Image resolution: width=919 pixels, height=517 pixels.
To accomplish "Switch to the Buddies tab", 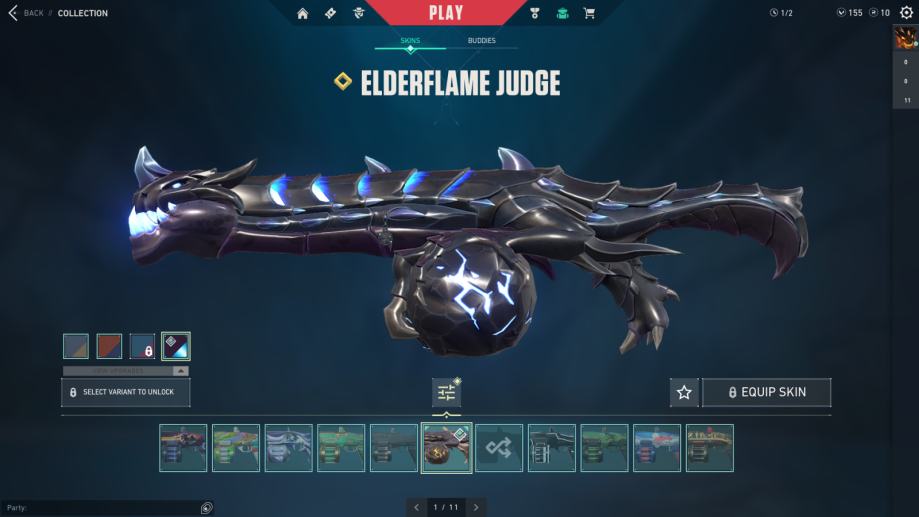I will pyautogui.click(x=481, y=41).
